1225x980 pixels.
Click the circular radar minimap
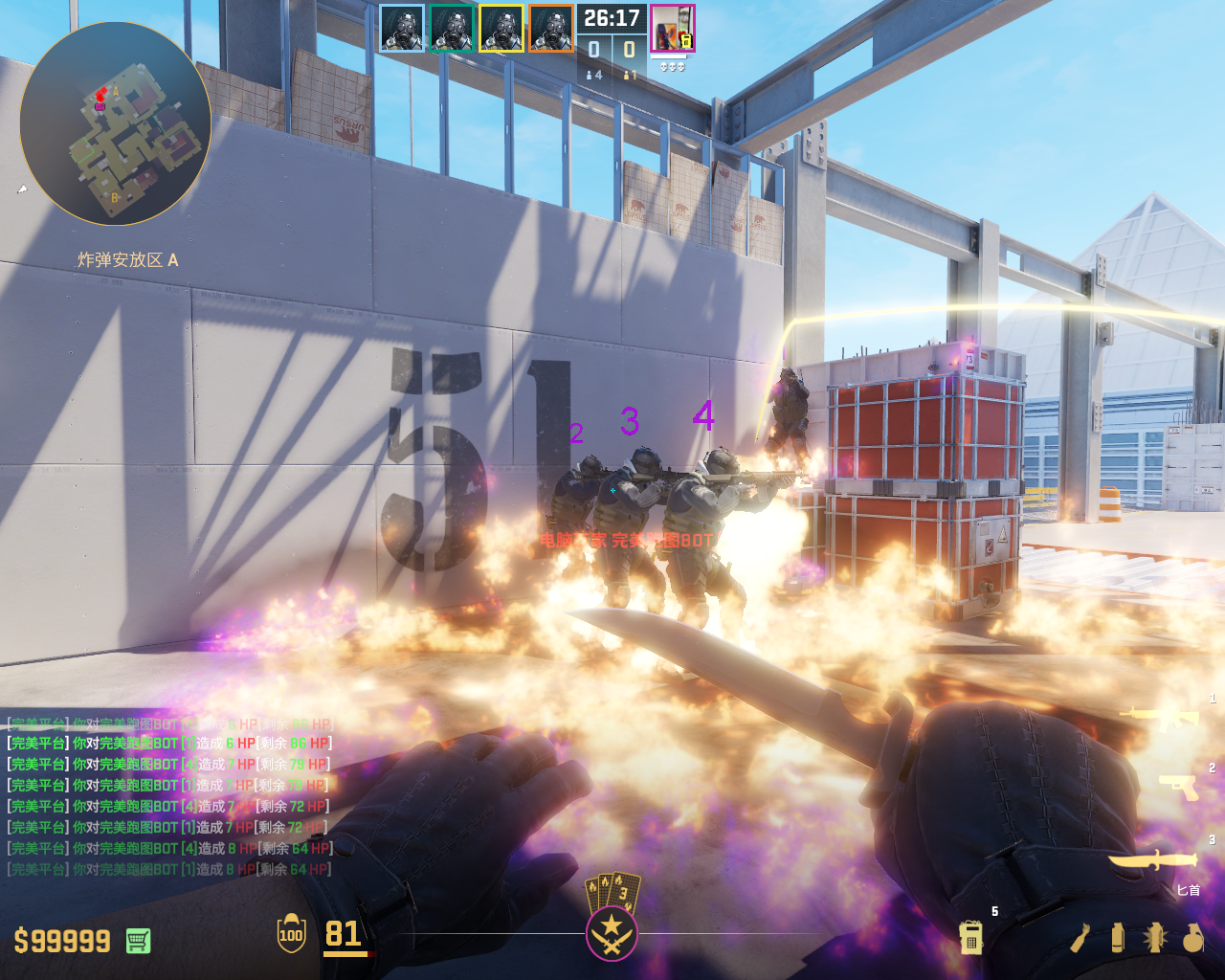pyautogui.click(x=115, y=123)
